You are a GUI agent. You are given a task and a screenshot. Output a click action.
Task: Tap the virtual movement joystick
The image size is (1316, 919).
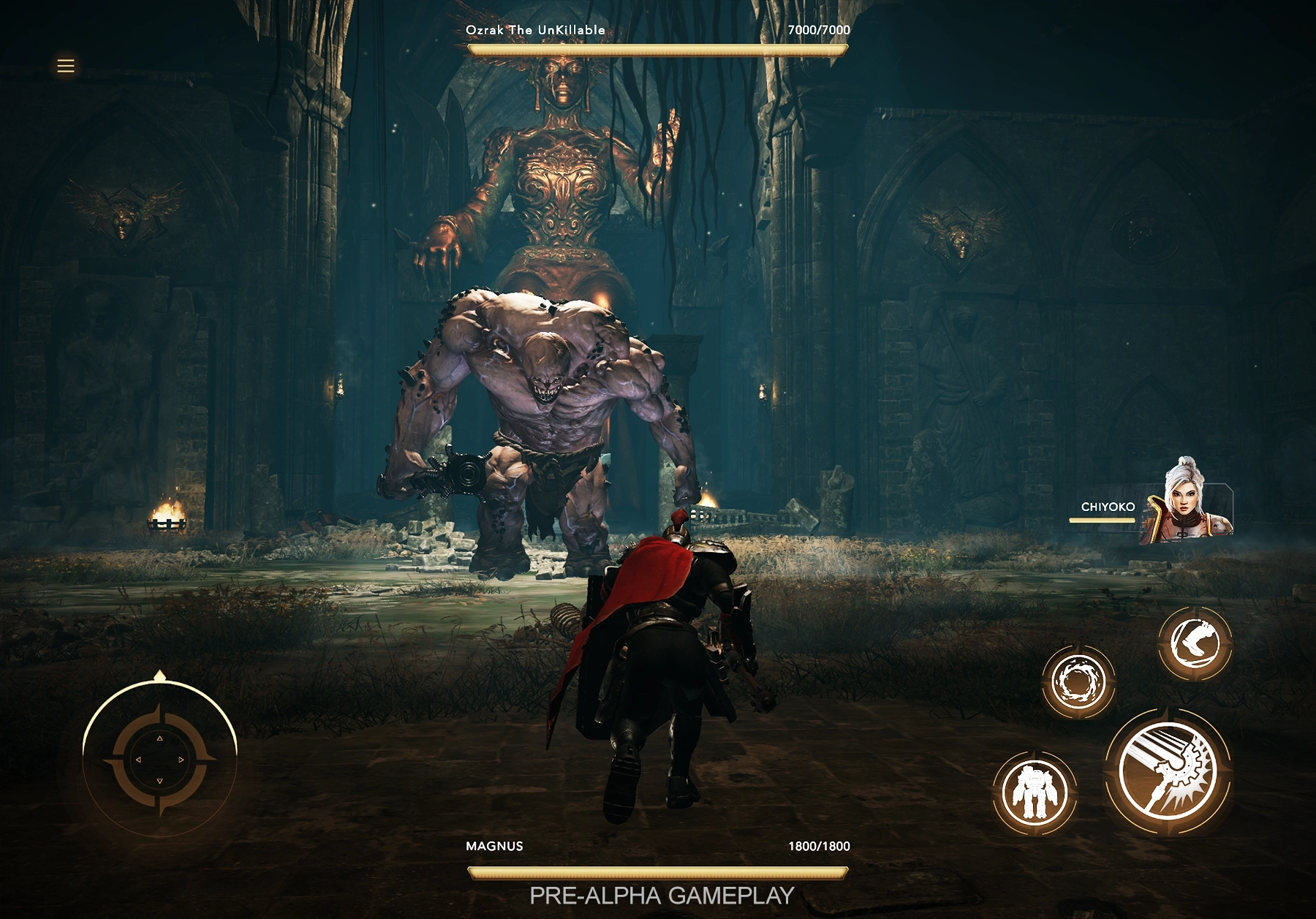(x=159, y=759)
